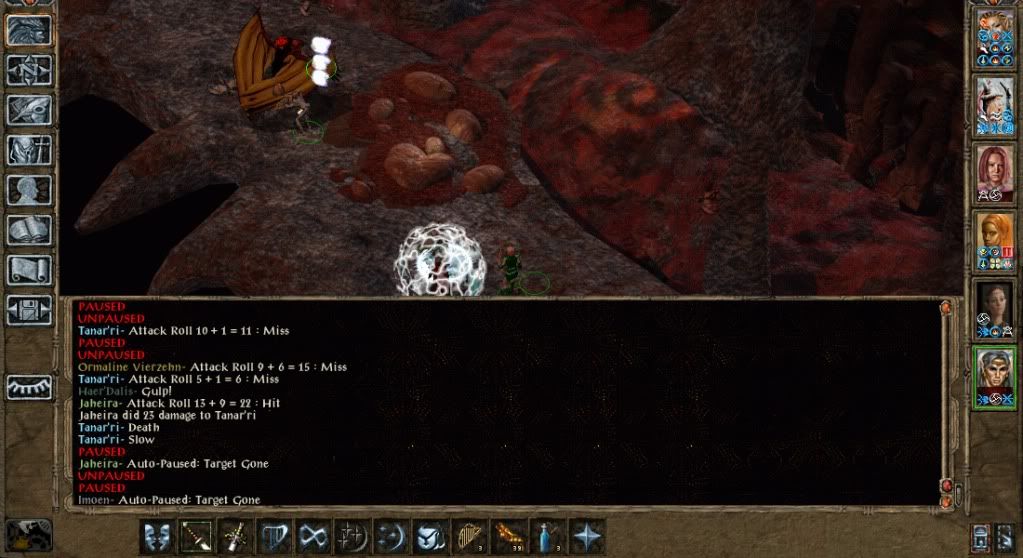Click the clock button in the bottom-left corner

28,534
